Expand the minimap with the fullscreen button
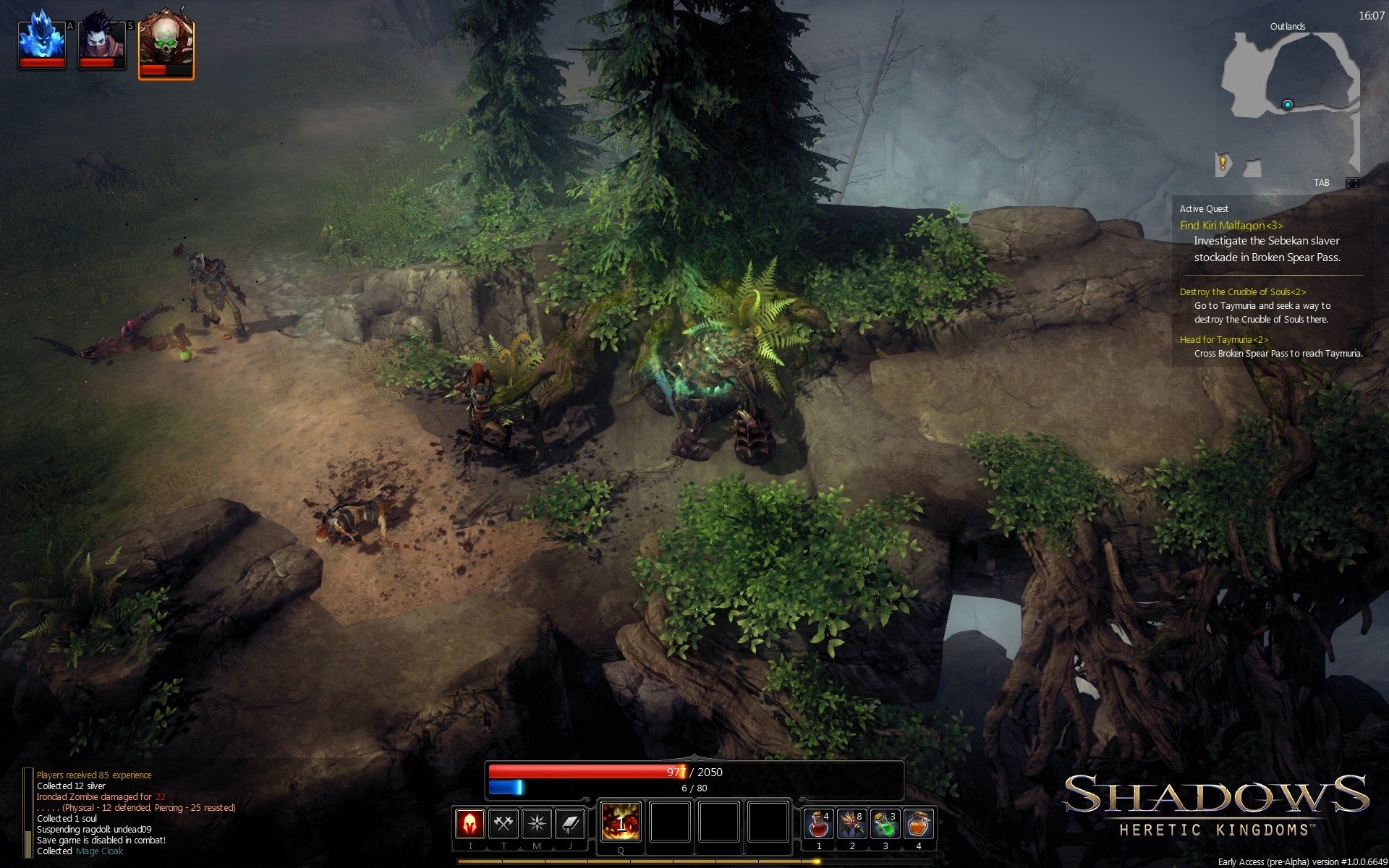1389x868 pixels. [1351, 183]
